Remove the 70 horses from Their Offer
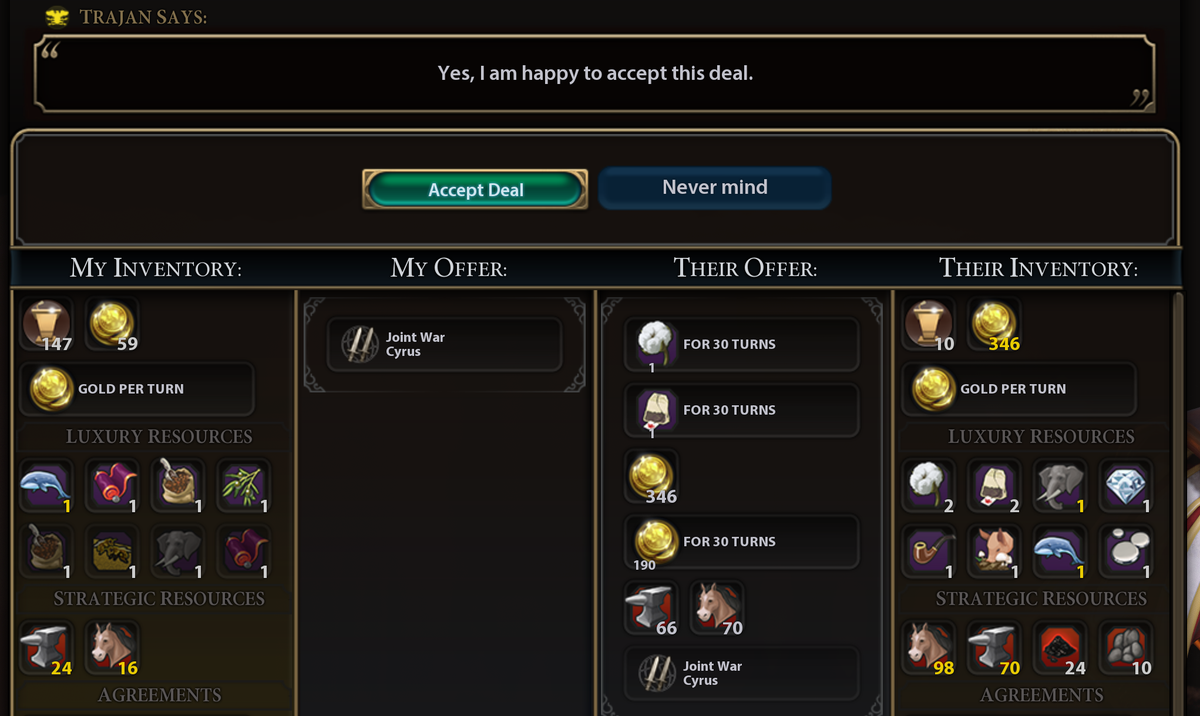 pyautogui.click(x=716, y=608)
